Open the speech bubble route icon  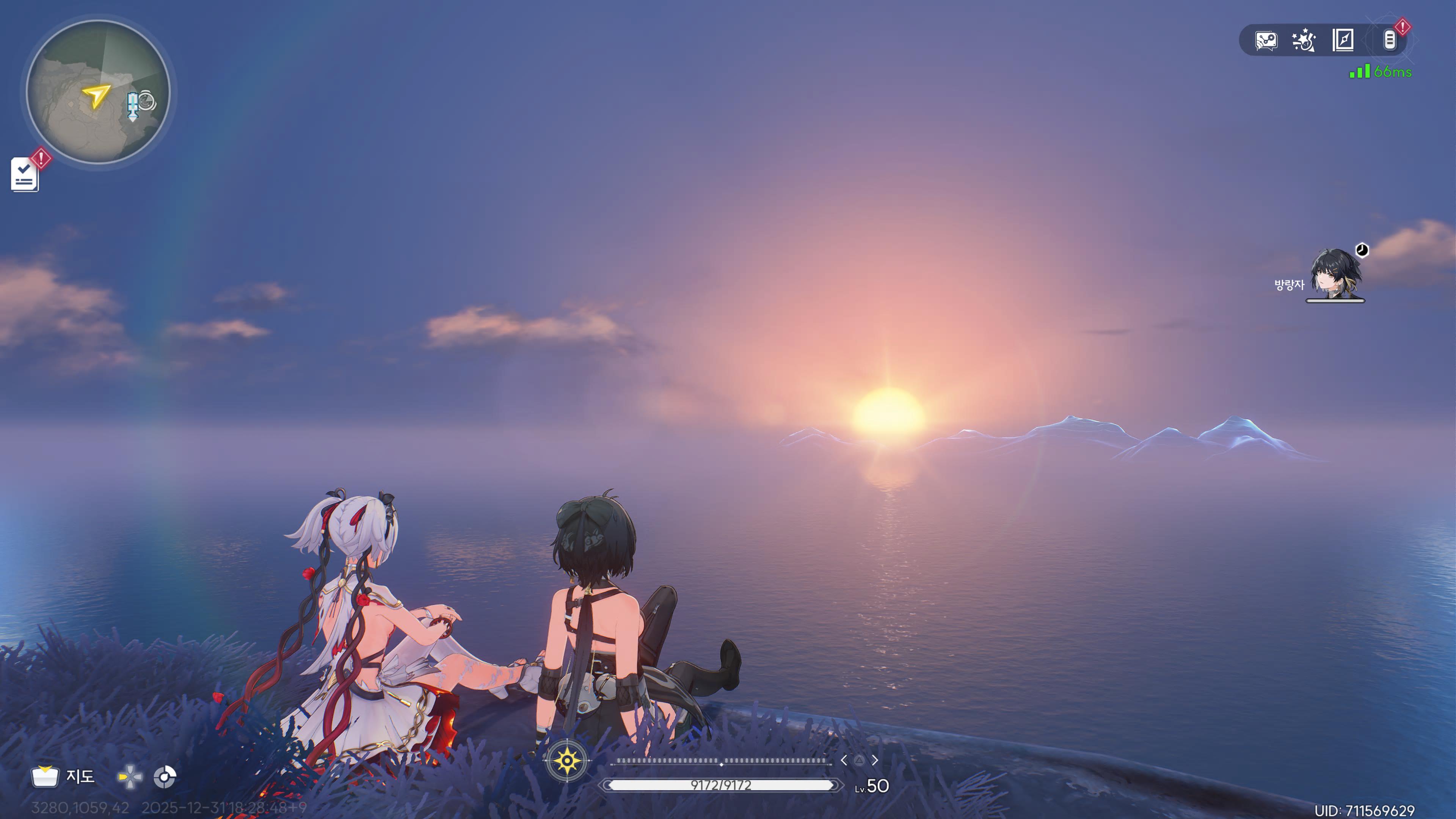click(x=1266, y=41)
